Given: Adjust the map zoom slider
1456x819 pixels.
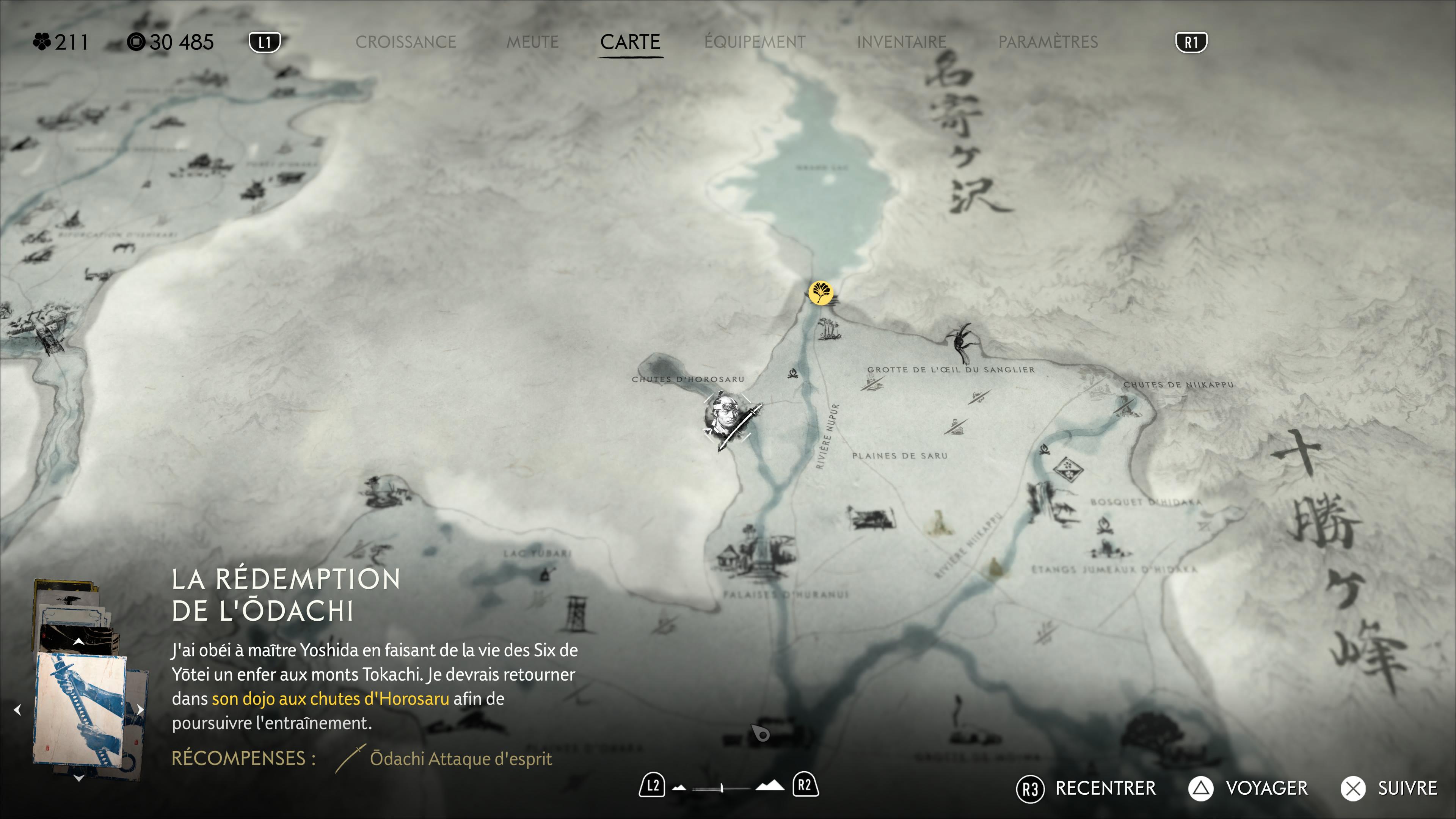Looking at the screenshot, I should (x=722, y=788).
